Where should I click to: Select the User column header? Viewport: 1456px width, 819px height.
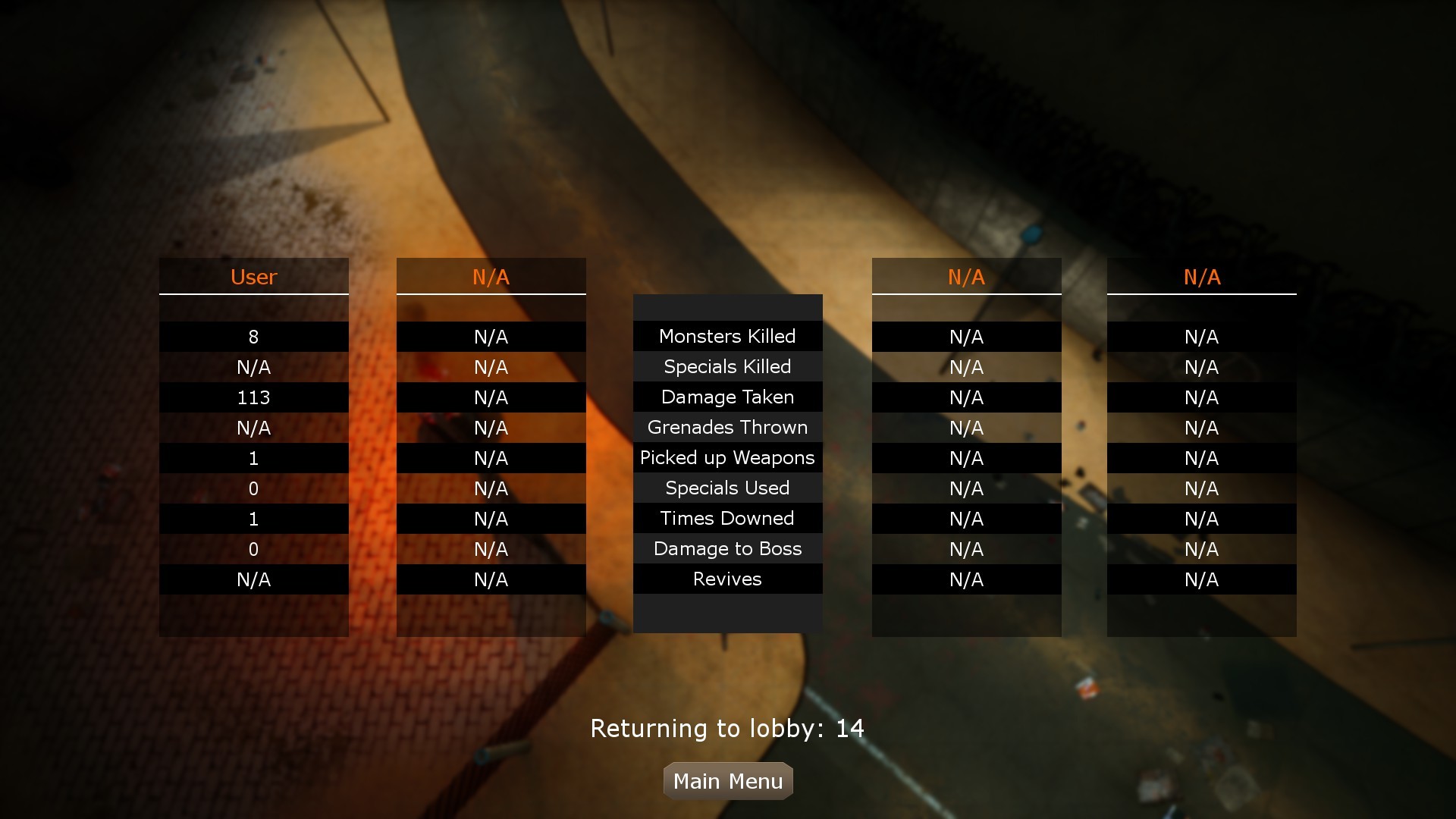click(x=254, y=277)
